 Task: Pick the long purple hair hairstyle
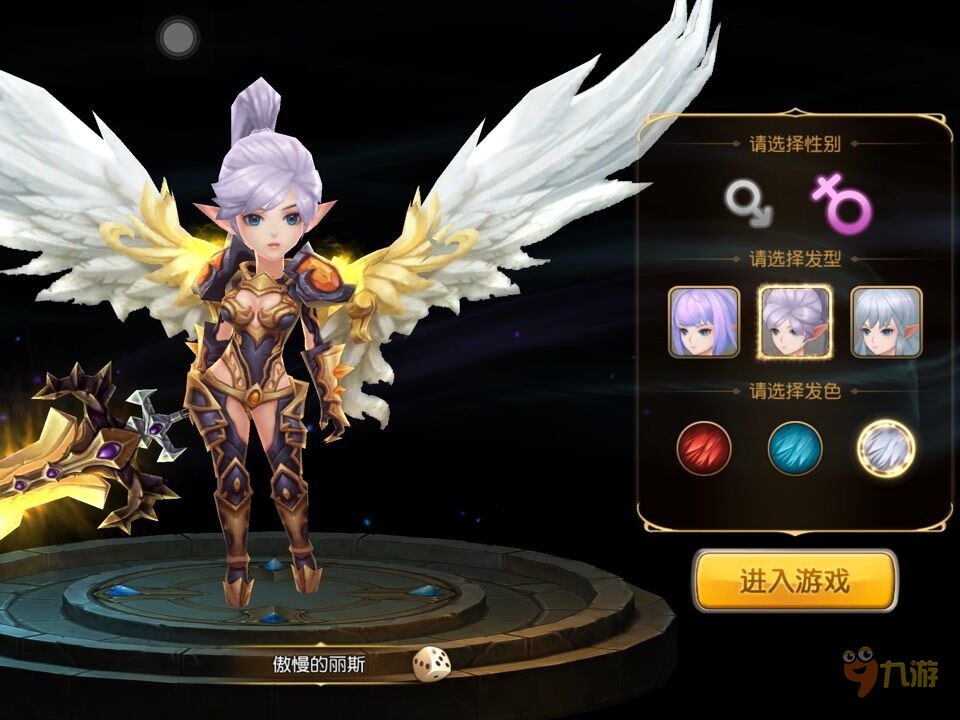click(704, 321)
